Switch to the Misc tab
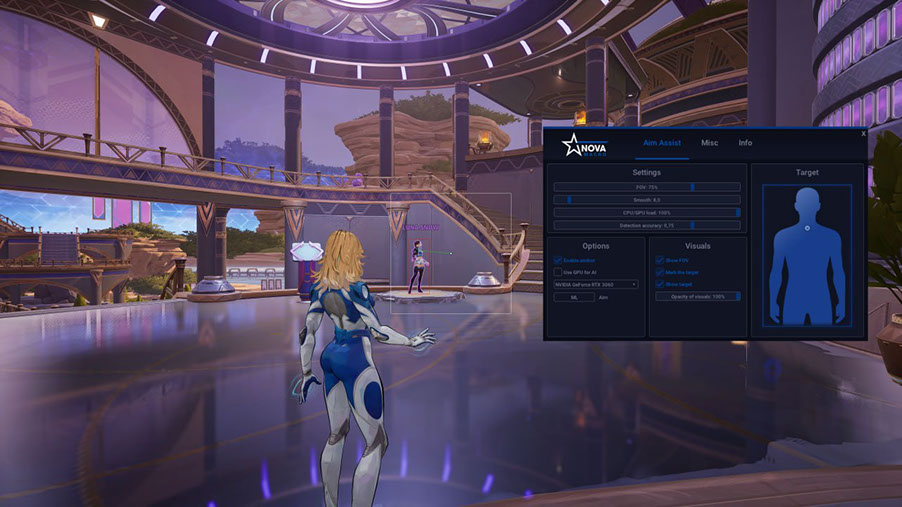This screenshot has width=902, height=507. point(709,143)
